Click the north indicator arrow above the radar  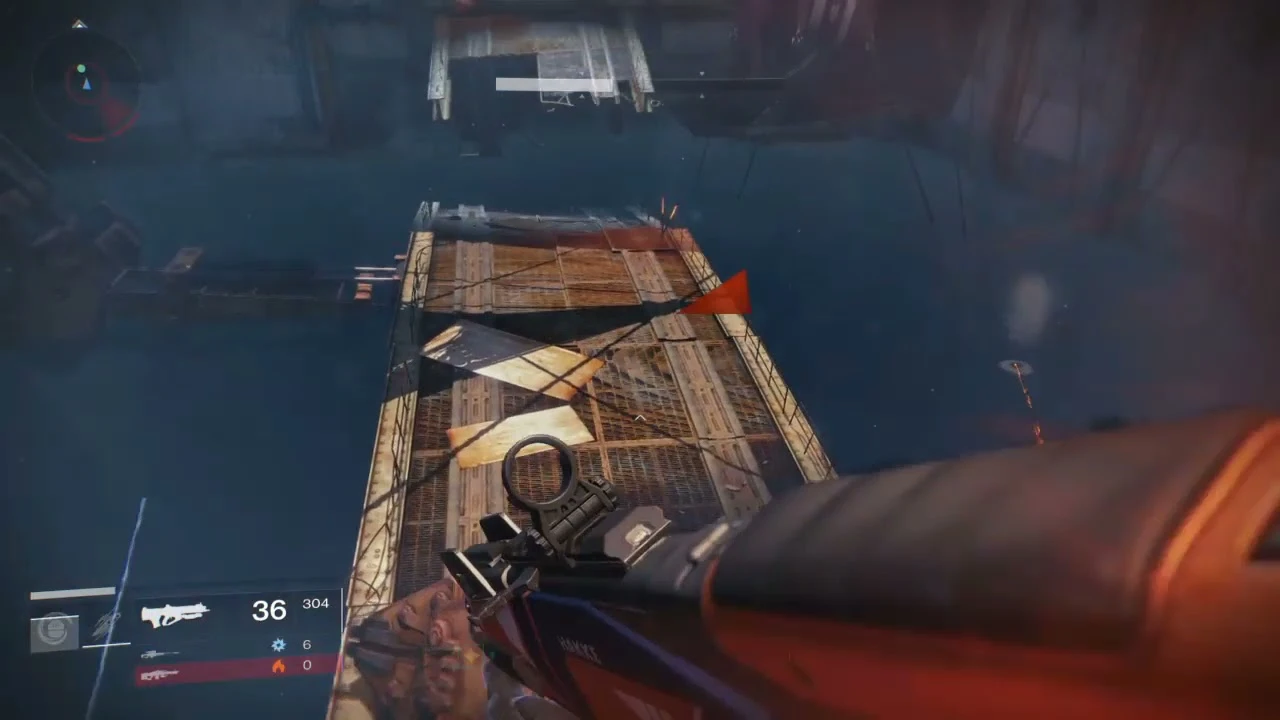[78, 23]
